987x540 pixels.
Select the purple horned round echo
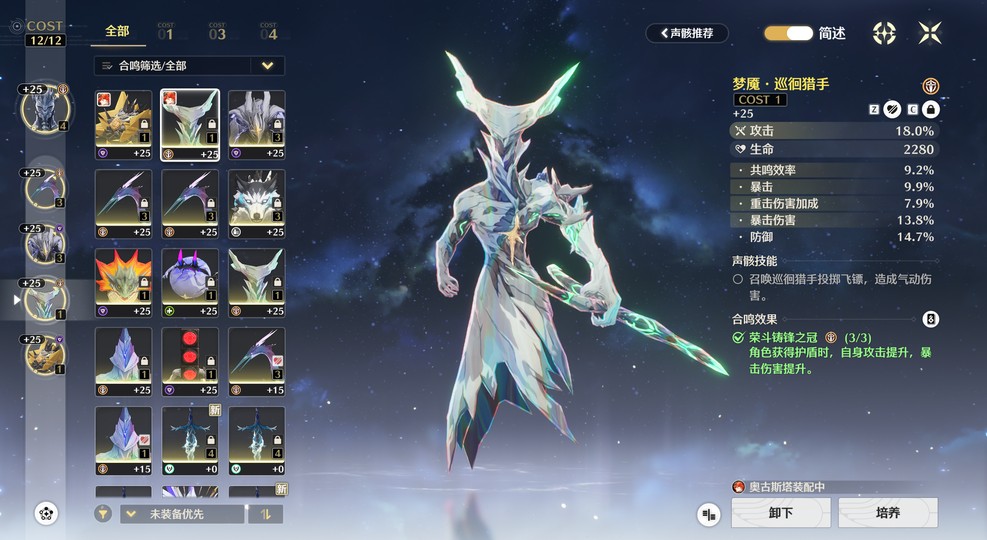(190, 277)
